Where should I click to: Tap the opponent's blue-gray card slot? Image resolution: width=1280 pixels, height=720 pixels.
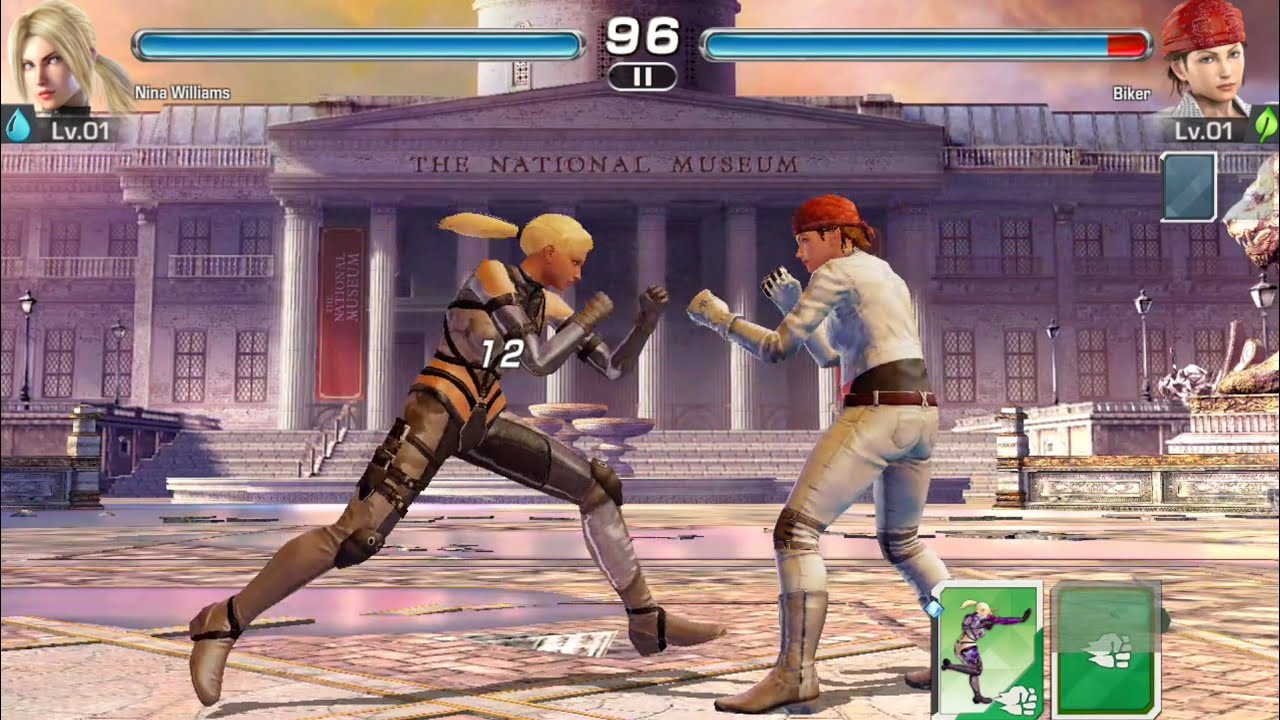1189,187
